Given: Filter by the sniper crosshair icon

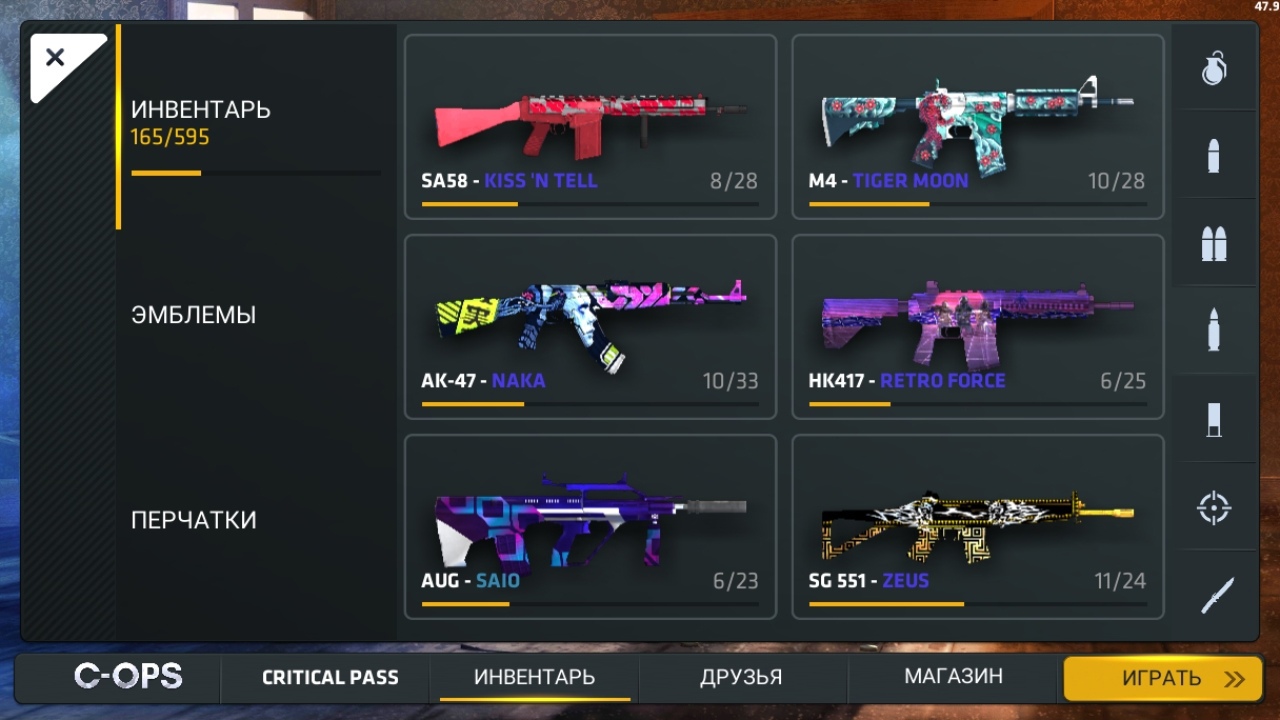Looking at the screenshot, I should (x=1214, y=508).
